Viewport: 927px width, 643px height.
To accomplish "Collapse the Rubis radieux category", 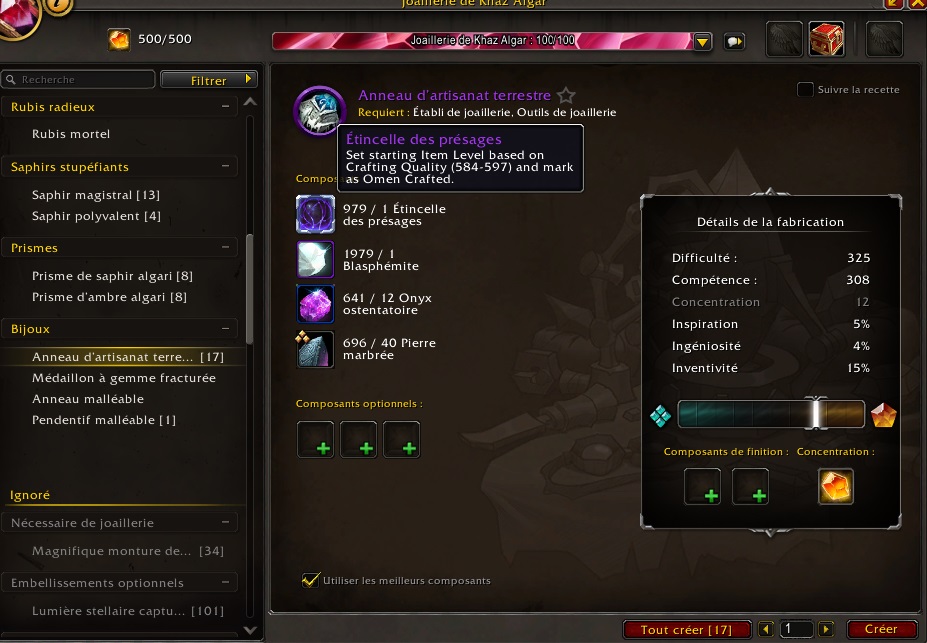I will click(x=227, y=106).
